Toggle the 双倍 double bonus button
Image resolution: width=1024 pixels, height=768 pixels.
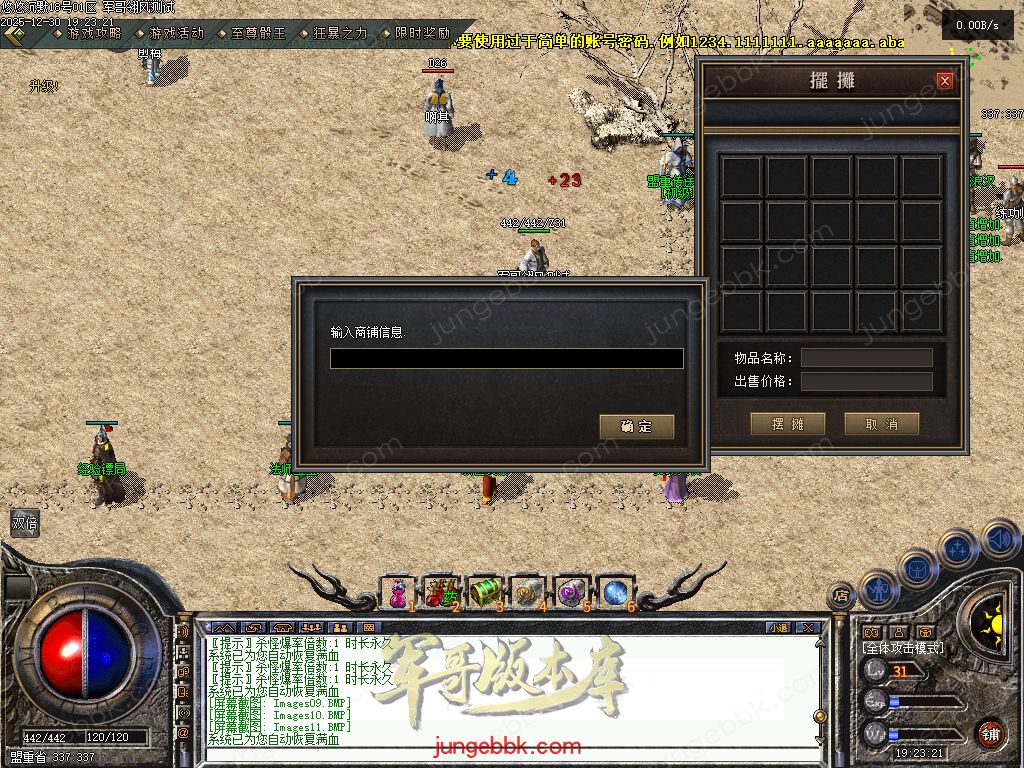pyautogui.click(x=24, y=522)
